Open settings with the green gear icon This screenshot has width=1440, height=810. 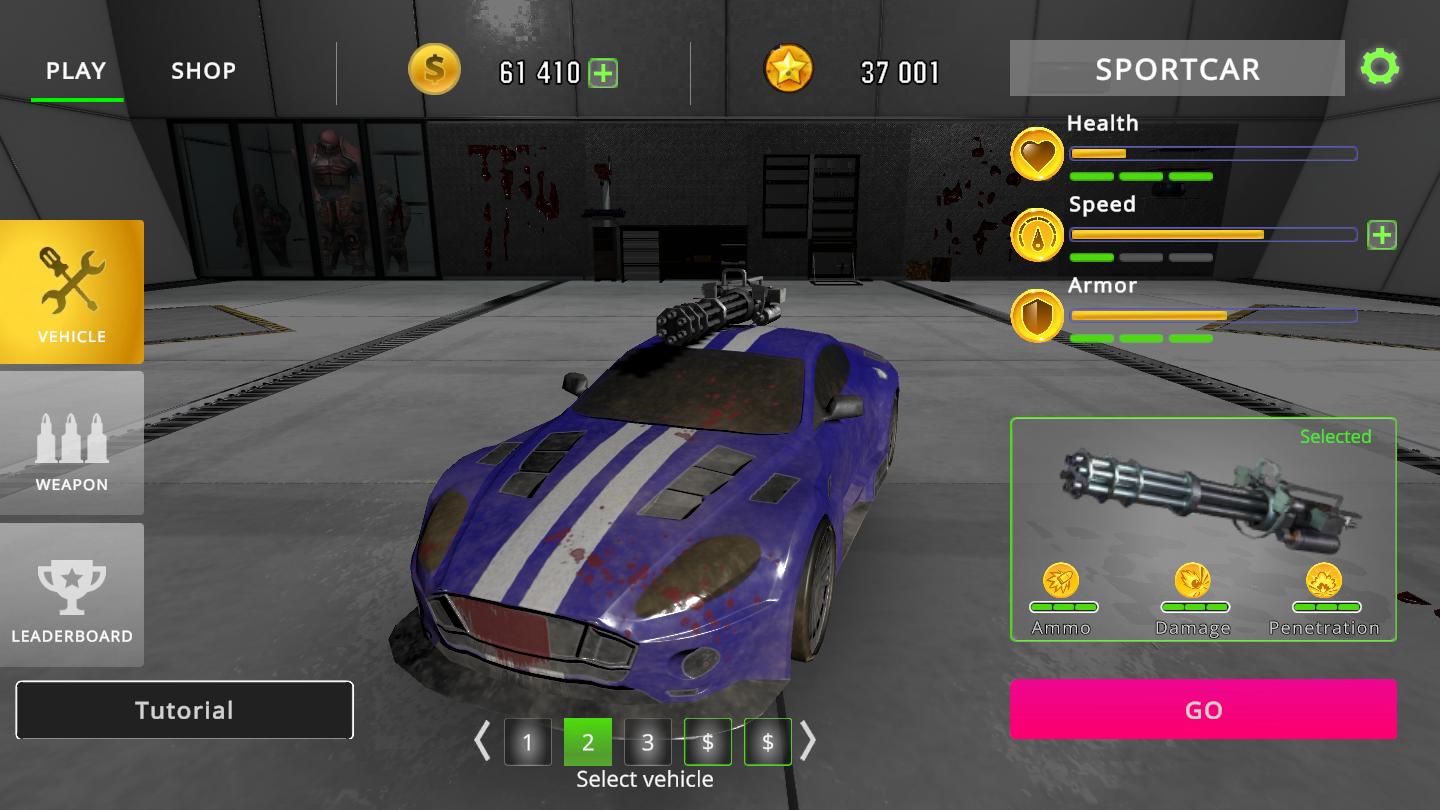coord(1379,68)
